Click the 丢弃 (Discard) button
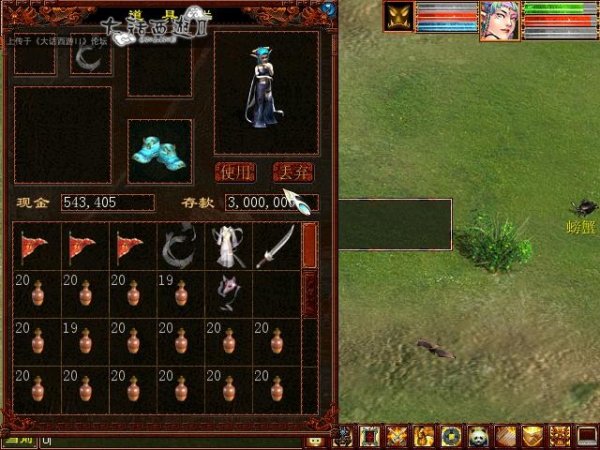 point(294,172)
